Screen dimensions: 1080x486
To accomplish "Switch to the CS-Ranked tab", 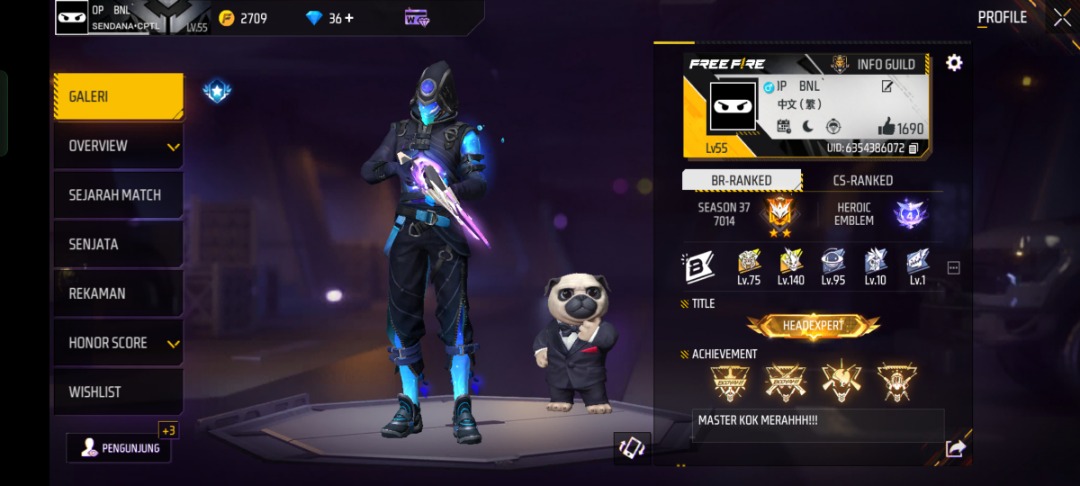I will pos(862,180).
